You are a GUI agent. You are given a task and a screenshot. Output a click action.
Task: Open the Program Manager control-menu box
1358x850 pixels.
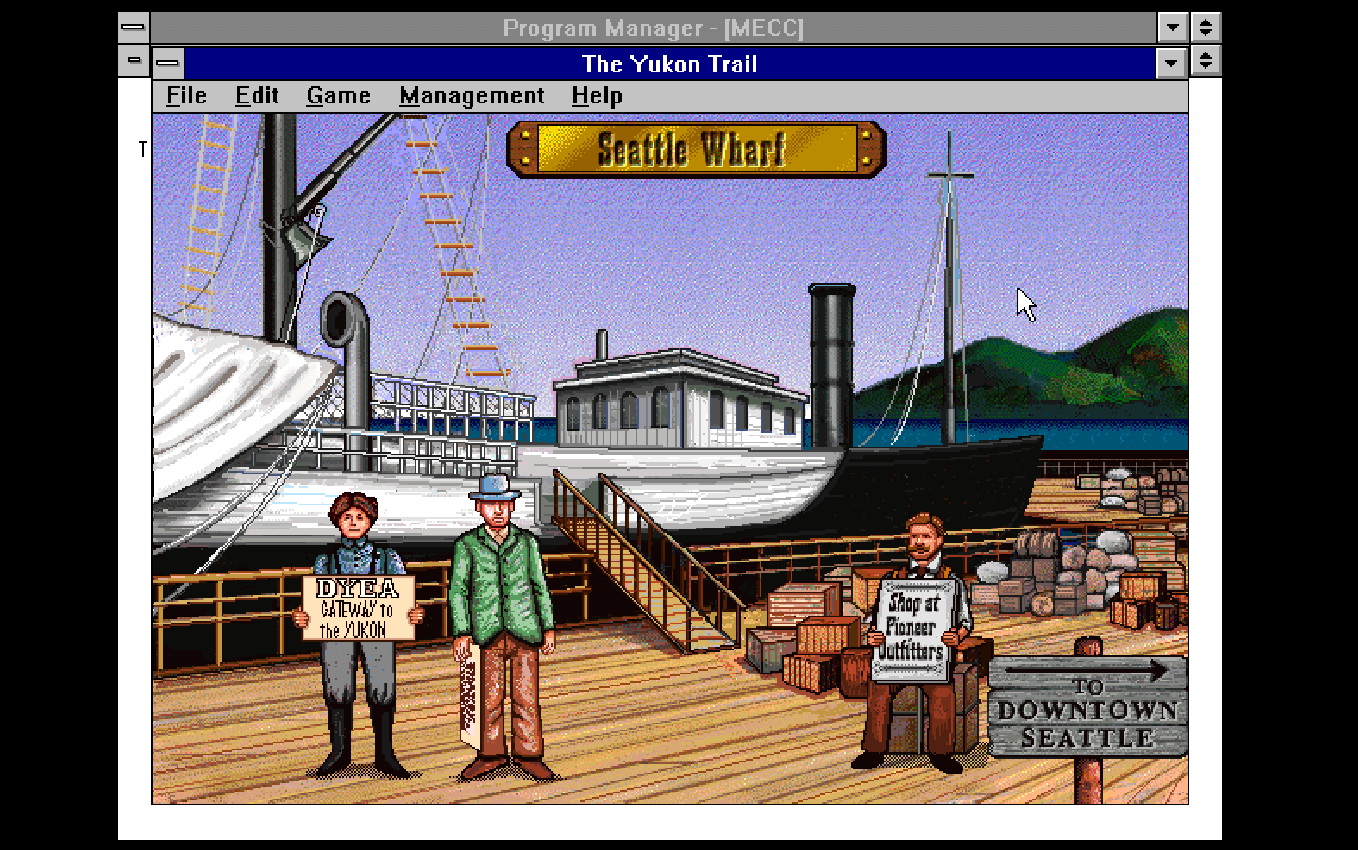click(131, 28)
